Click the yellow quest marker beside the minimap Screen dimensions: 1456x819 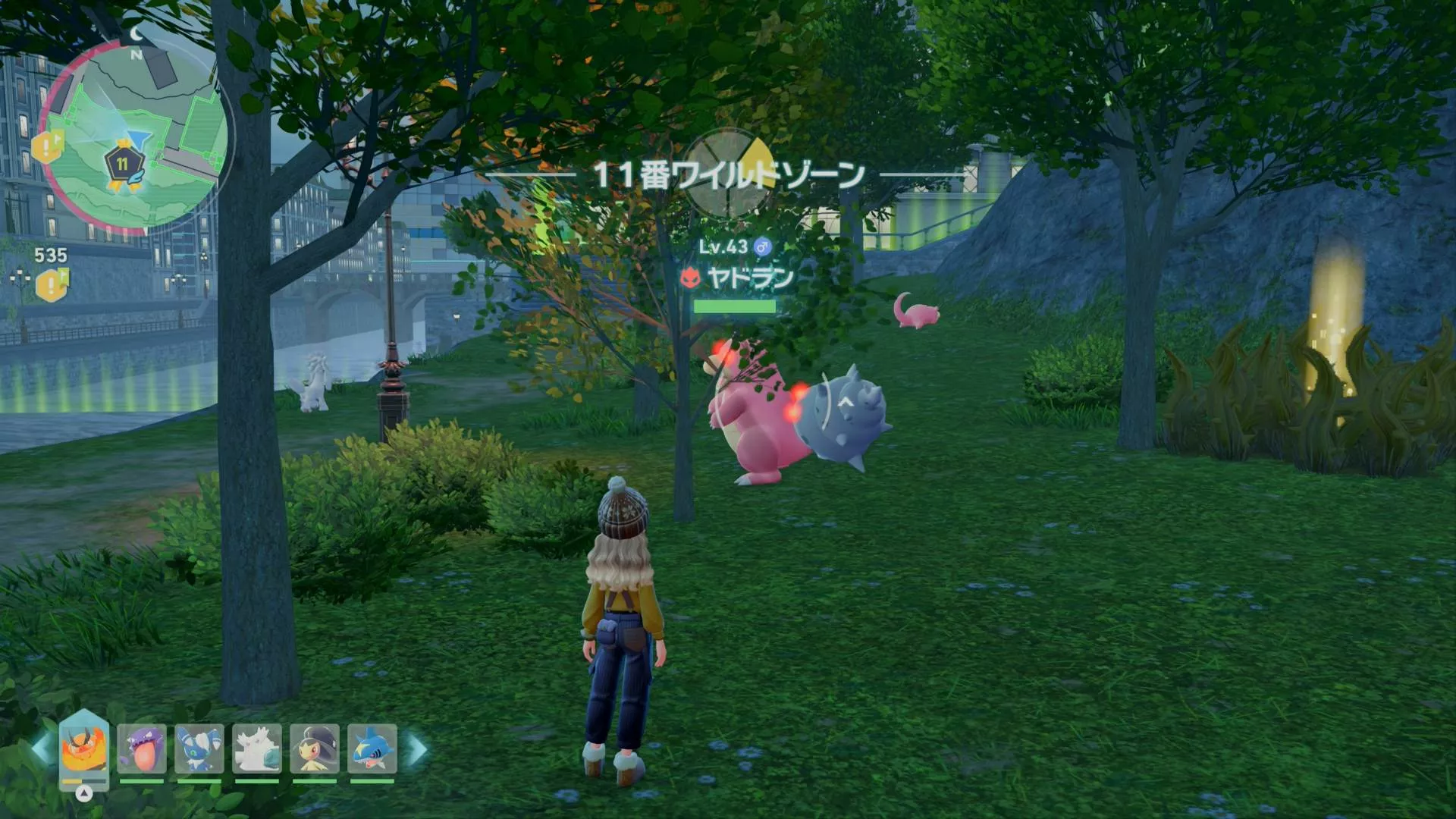click(x=45, y=146)
